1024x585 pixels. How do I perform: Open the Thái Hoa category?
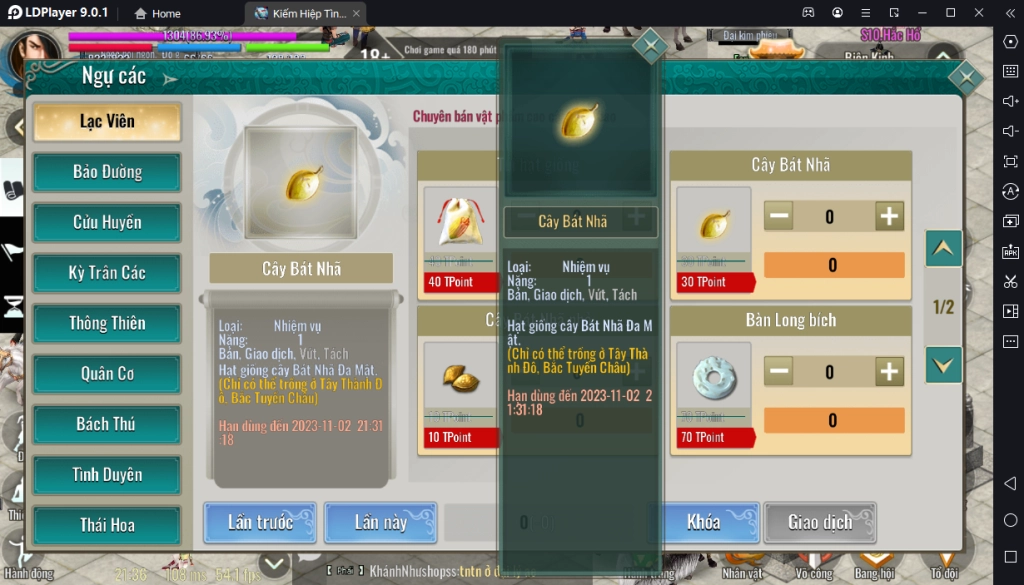tap(107, 525)
